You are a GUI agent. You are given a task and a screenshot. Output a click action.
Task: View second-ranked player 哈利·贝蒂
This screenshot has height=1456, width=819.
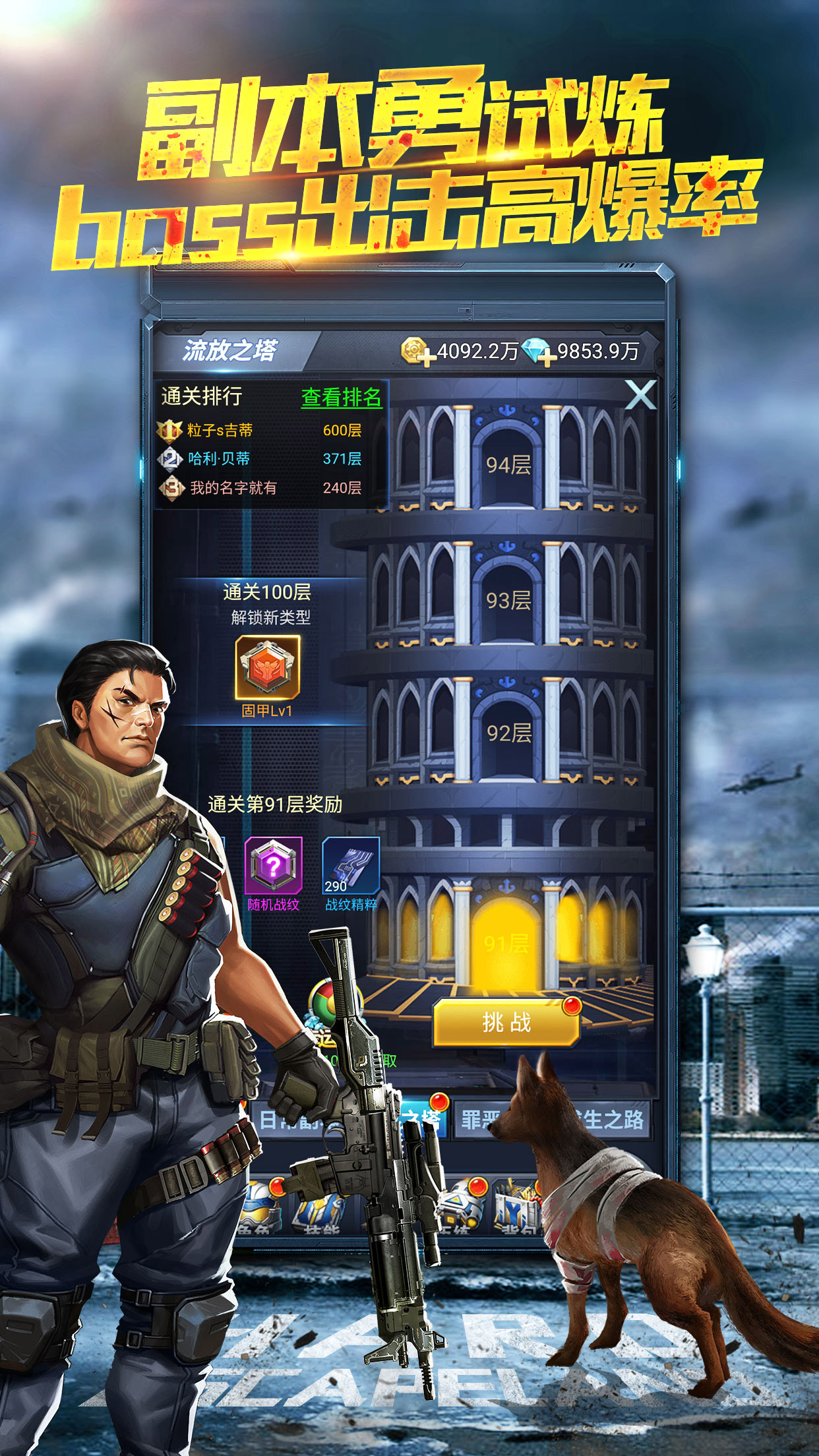pos(219,459)
